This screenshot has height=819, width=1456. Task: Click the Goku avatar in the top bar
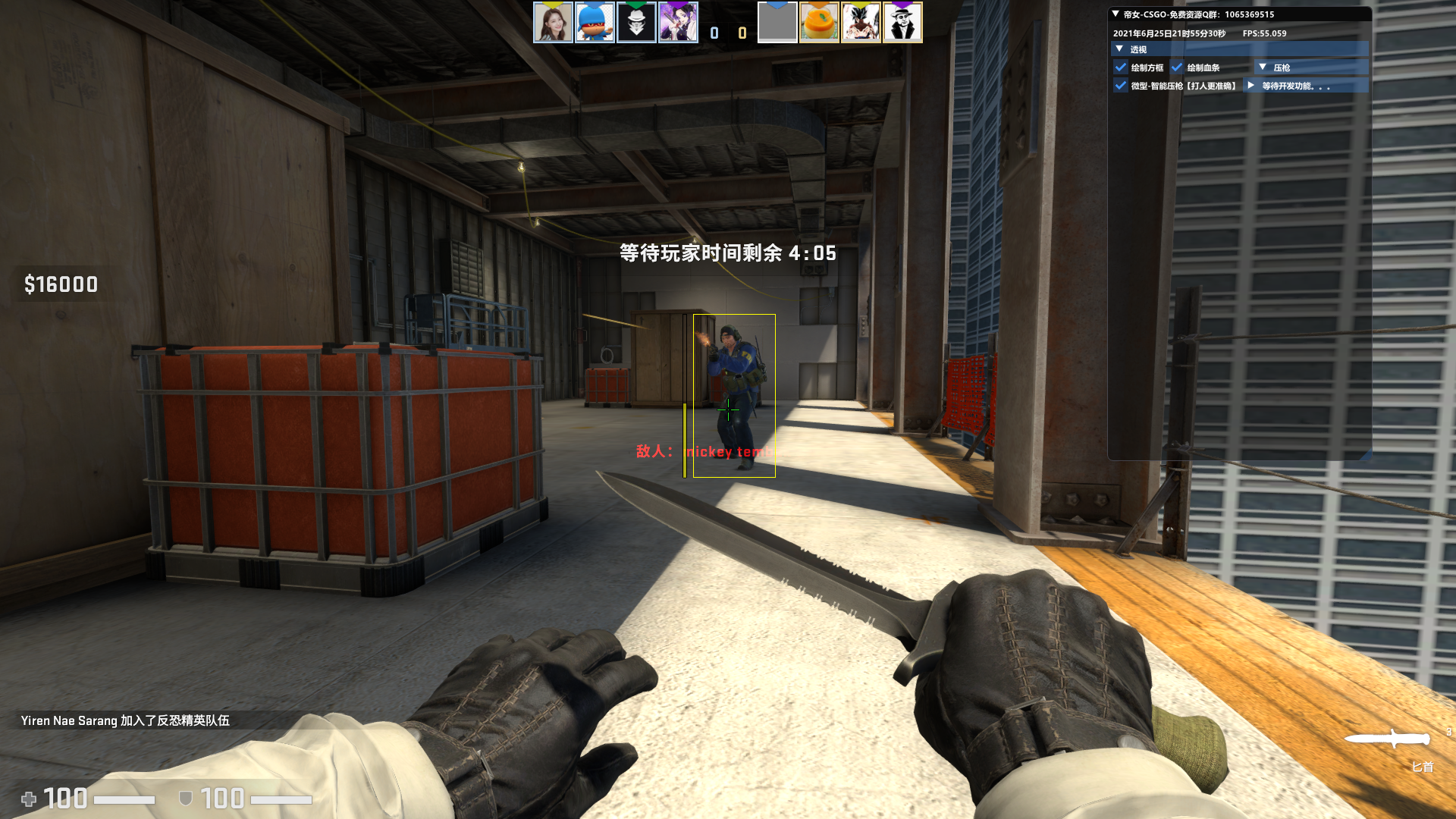pos(861,23)
